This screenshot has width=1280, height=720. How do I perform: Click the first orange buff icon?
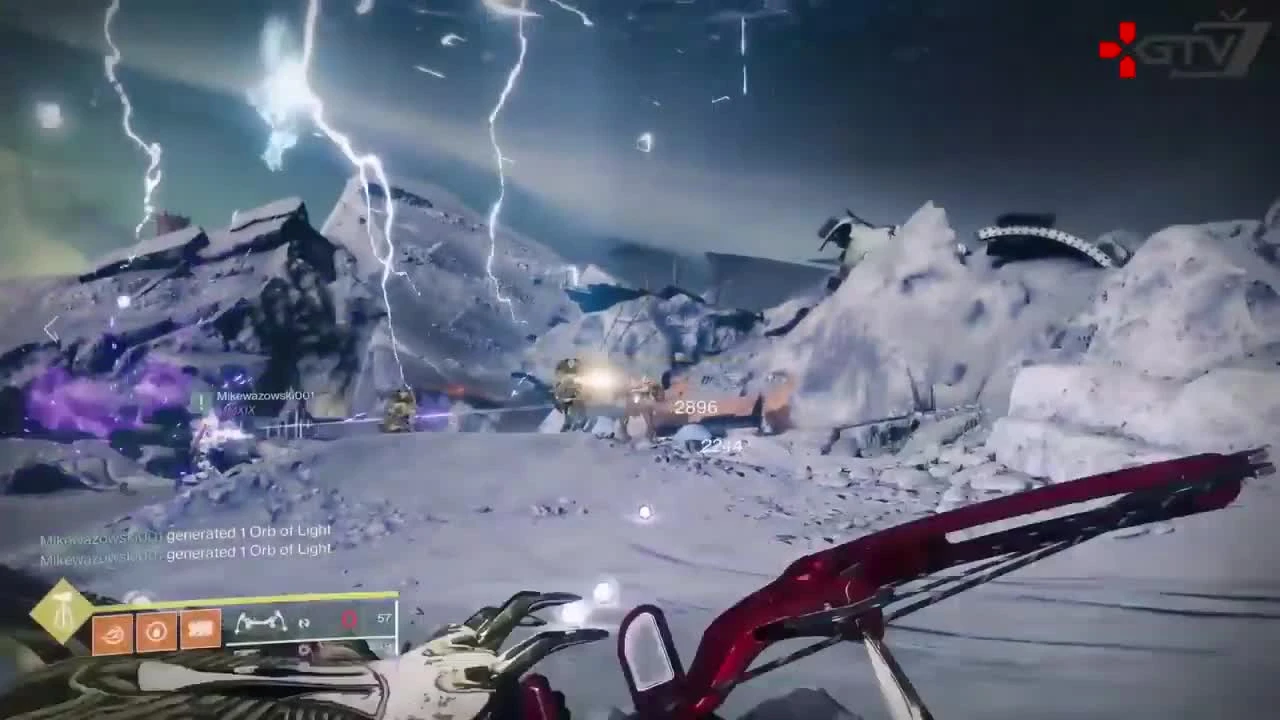coord(110,633)
